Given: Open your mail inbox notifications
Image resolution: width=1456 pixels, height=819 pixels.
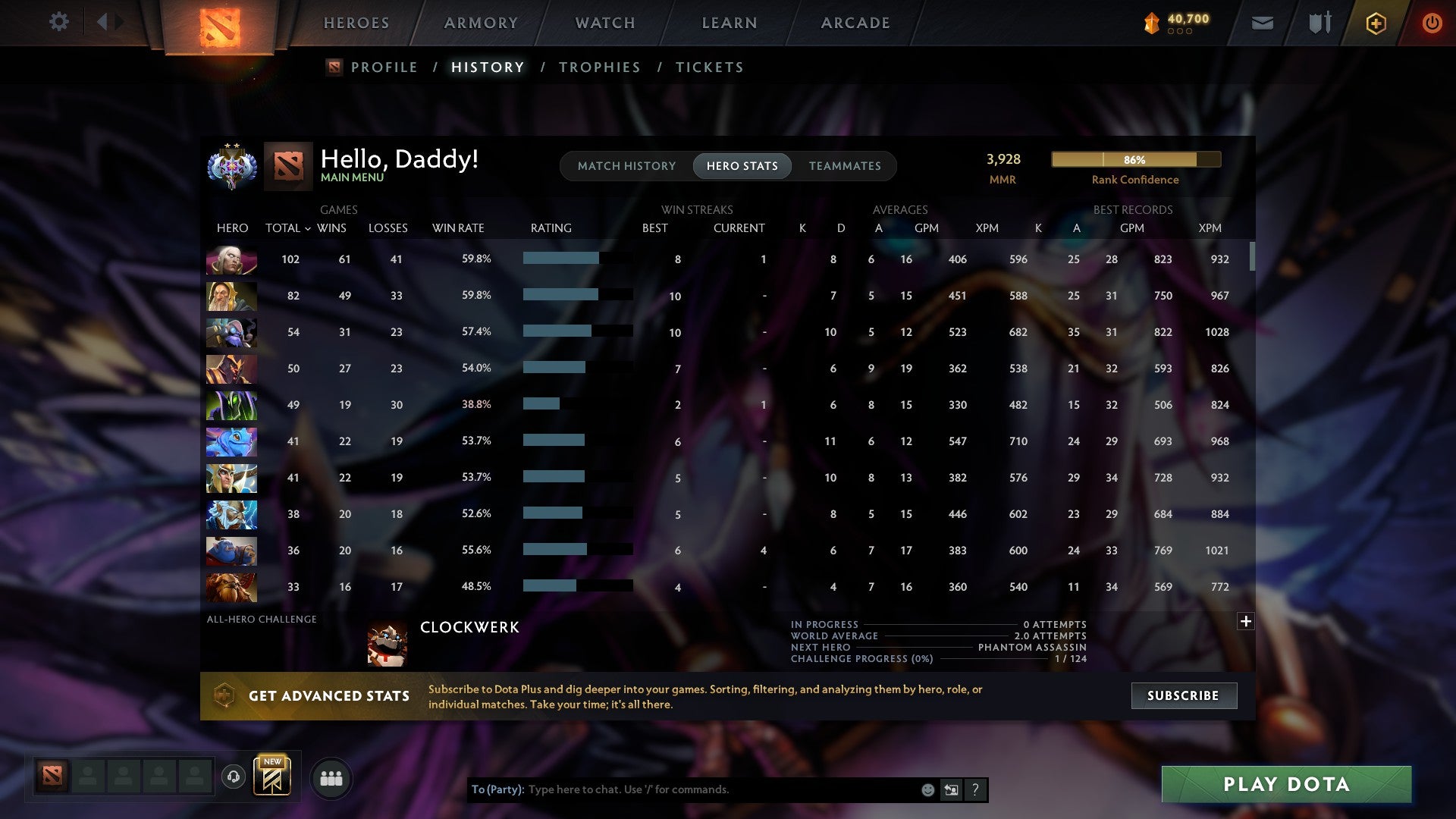Looking at the screenshot, I should tap(1263, 23).
